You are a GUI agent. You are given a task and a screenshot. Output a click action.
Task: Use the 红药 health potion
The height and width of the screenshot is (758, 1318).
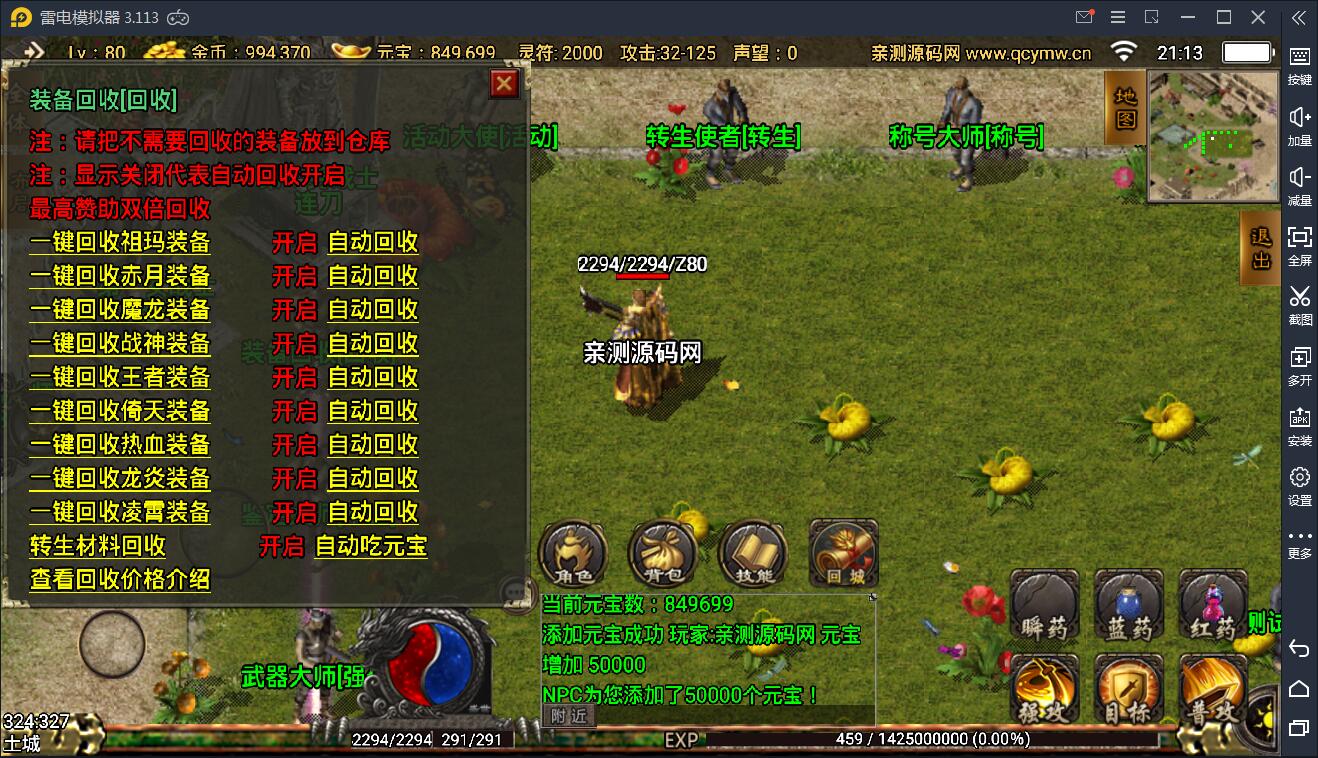pos(1213,605)
